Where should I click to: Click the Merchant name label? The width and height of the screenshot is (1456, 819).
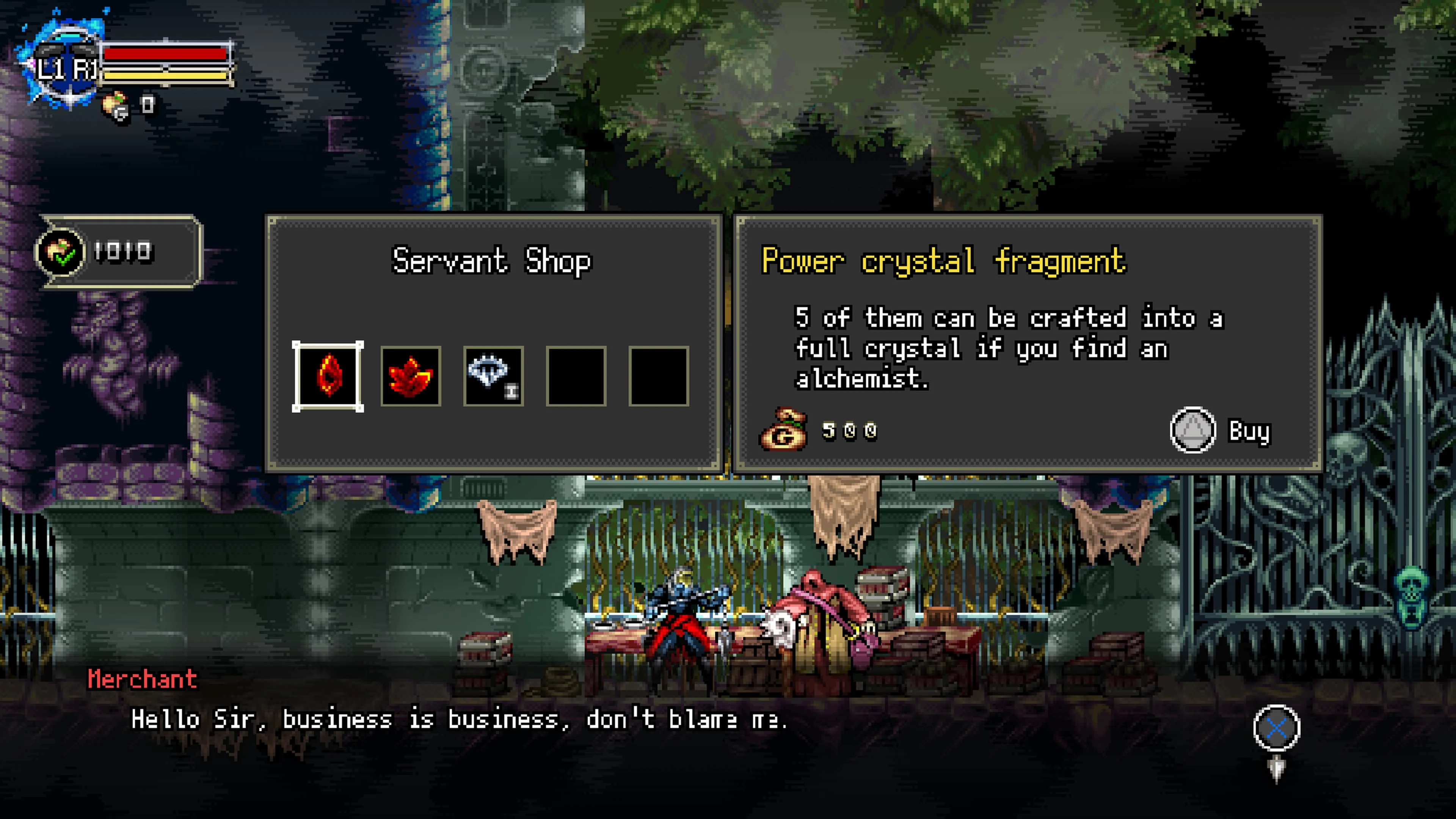click(x=143, y=679)
